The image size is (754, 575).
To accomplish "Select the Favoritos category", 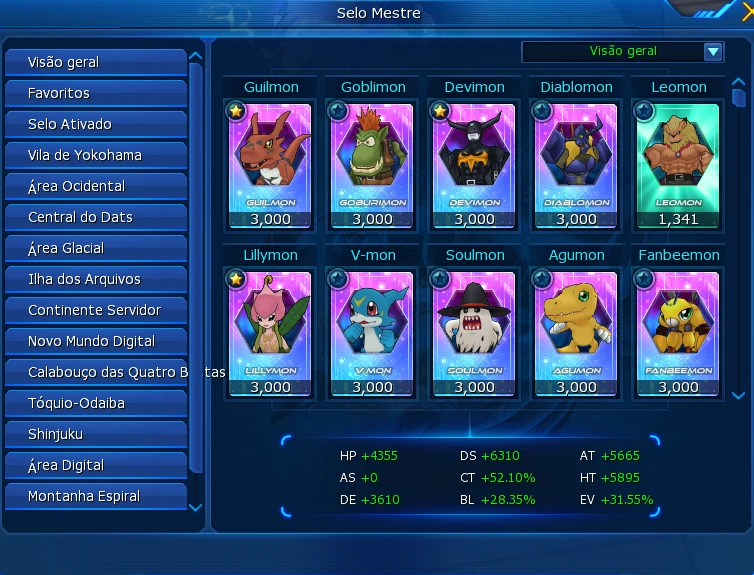I will click(x=95, y=93).
